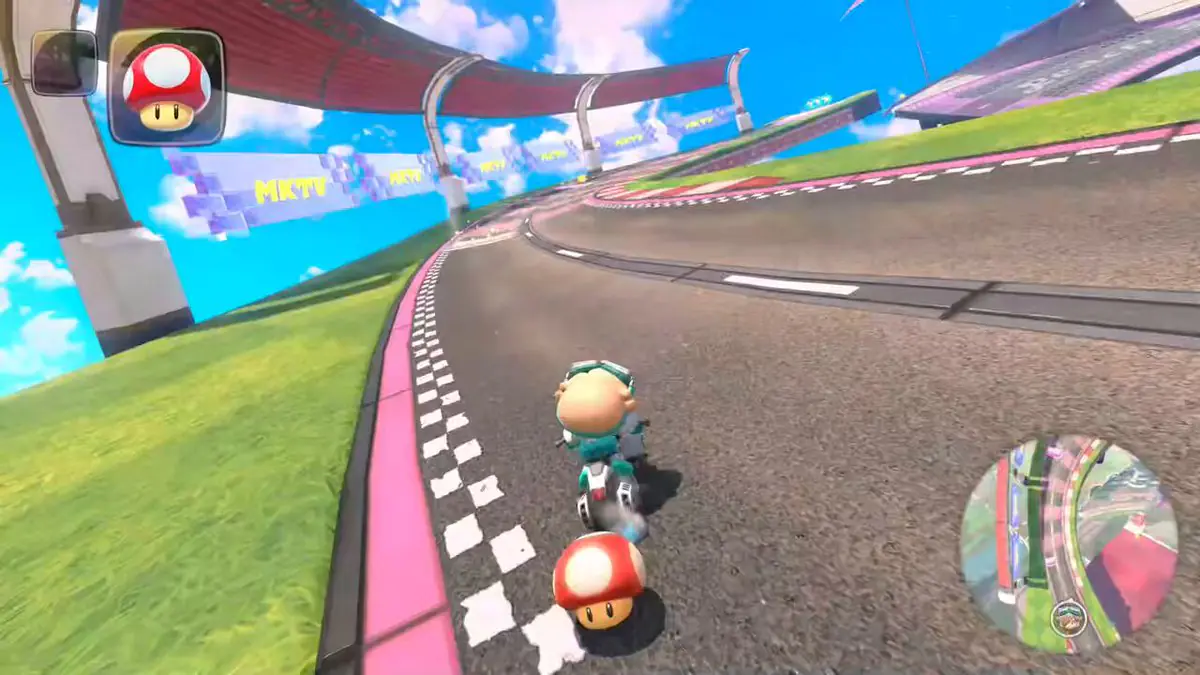Image resolution: width=1200 pixels, height=675 pixels.
Task: Click the small empty secondary item slot
Action: (x=64, y=62)
